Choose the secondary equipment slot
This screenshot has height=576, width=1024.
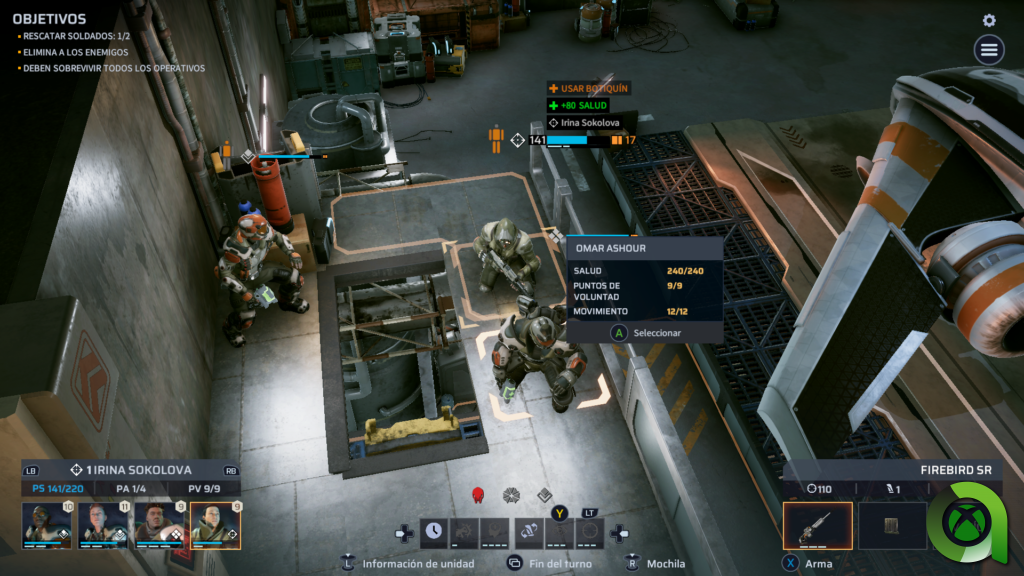[892, 526]
